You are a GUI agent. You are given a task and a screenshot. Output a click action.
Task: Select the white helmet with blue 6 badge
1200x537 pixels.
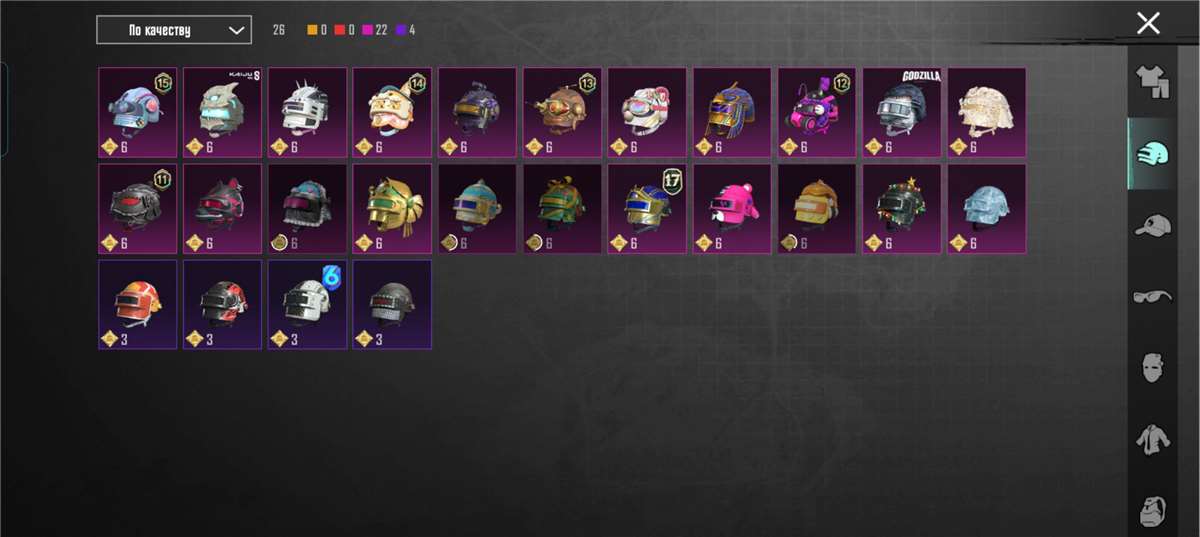coord(307,304)
